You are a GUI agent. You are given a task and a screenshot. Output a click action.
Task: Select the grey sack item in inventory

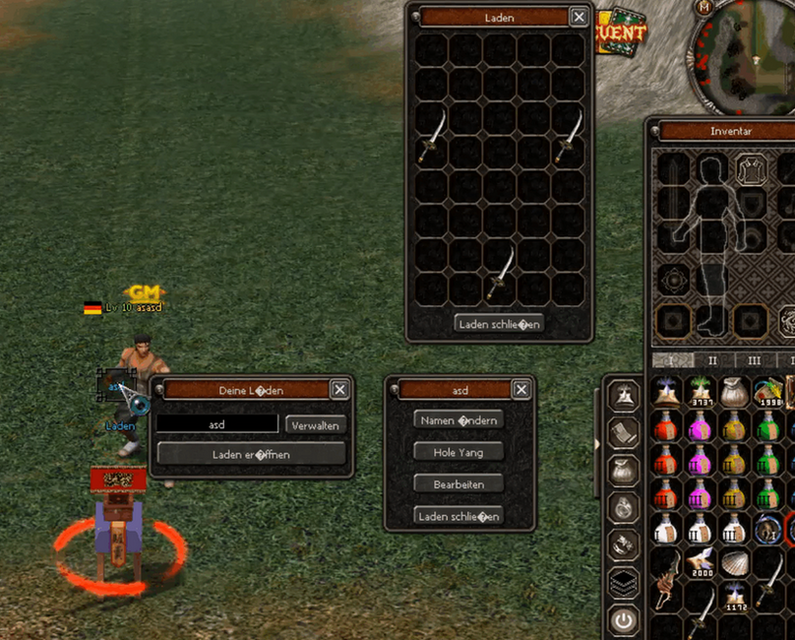tap(733, 392)
